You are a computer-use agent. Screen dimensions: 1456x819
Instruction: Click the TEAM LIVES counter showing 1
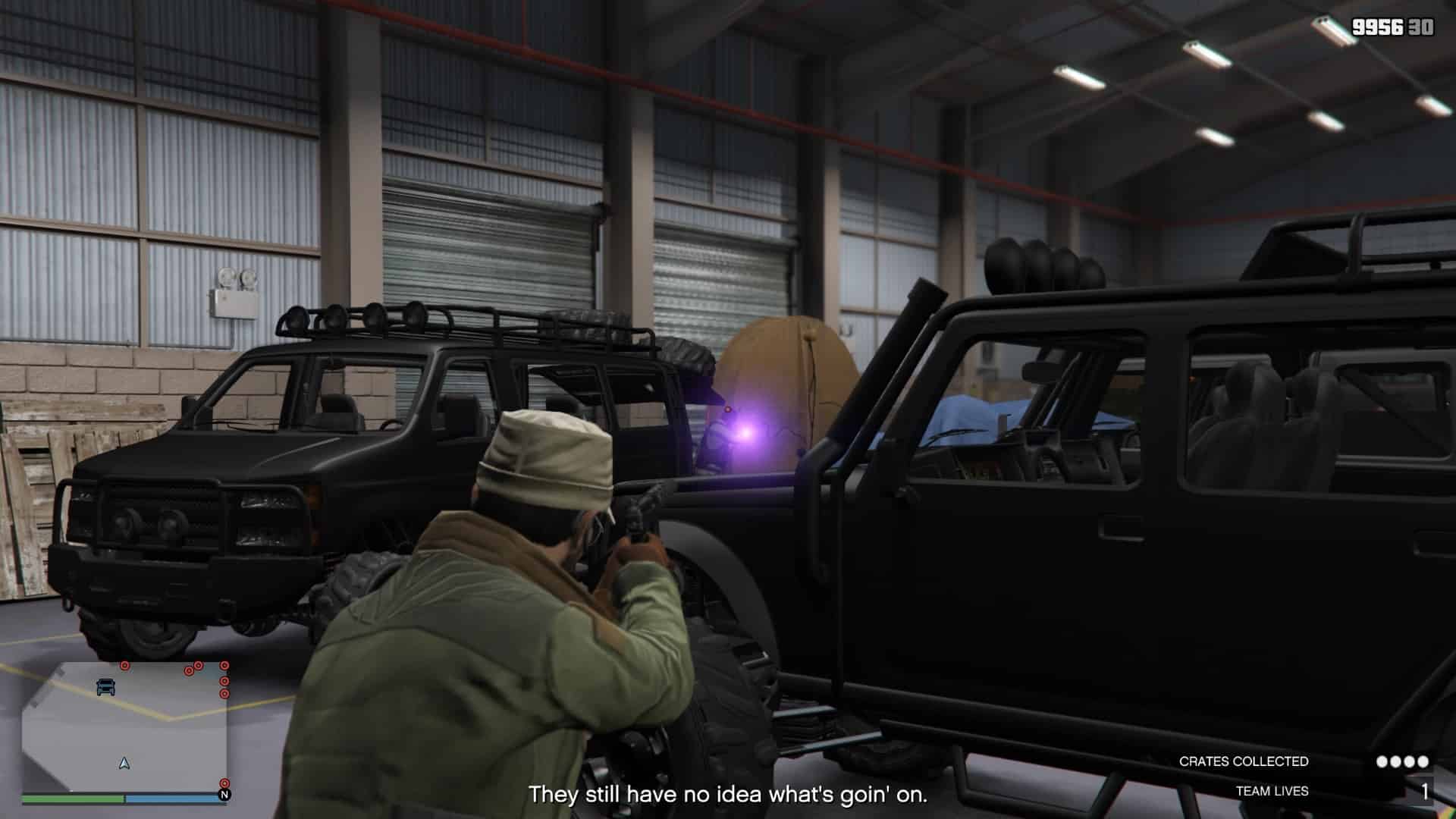(x=1425, y=790)
